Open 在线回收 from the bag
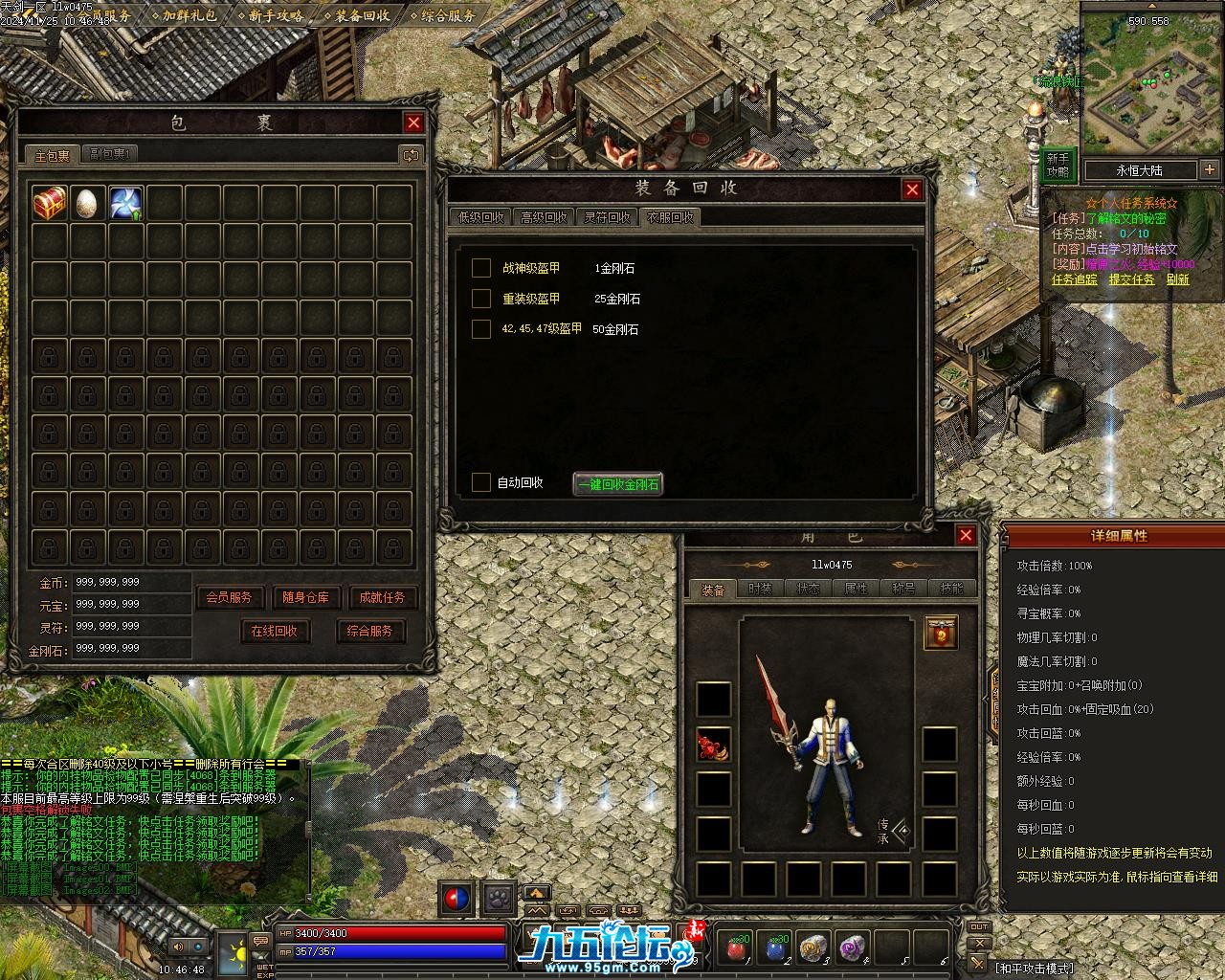The width and height of the screenshot is (1225, 980). click(x=275, y=631)
